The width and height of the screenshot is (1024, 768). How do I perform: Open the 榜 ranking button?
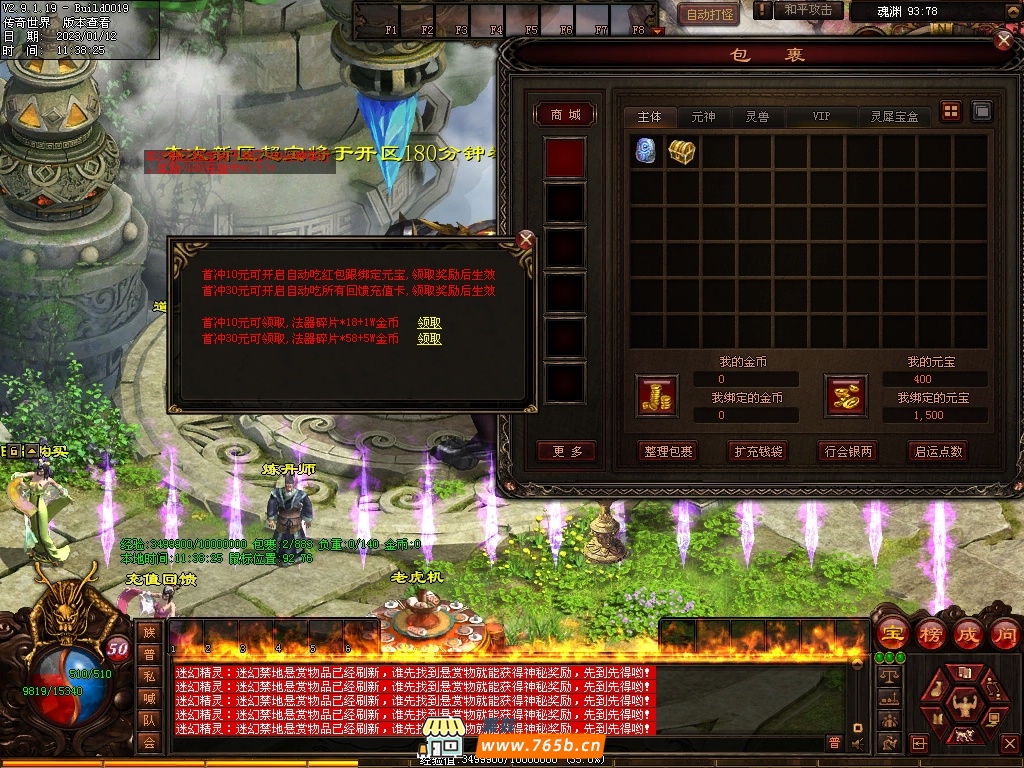(x=931, y=634)
